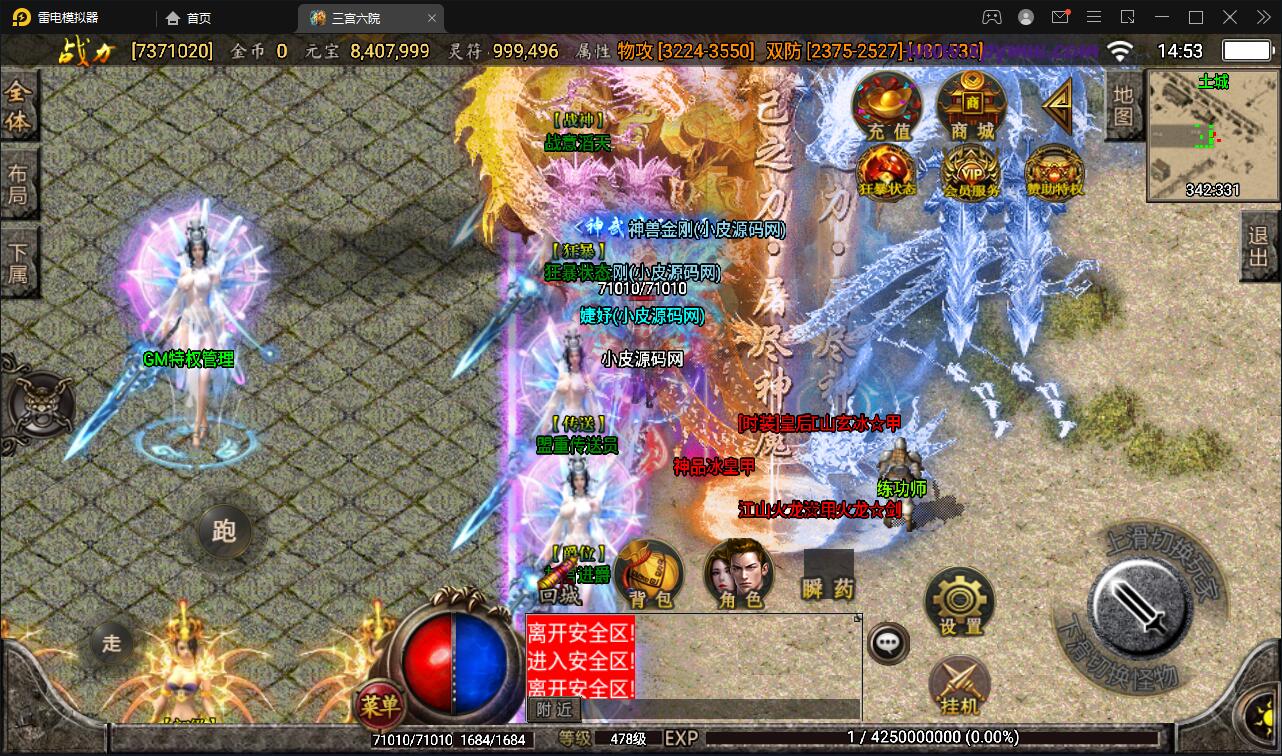Toggle 跑 run movement mode
Image resolution: width=1282 pixels, height=756 pixels.
click(x=223, y=533)
